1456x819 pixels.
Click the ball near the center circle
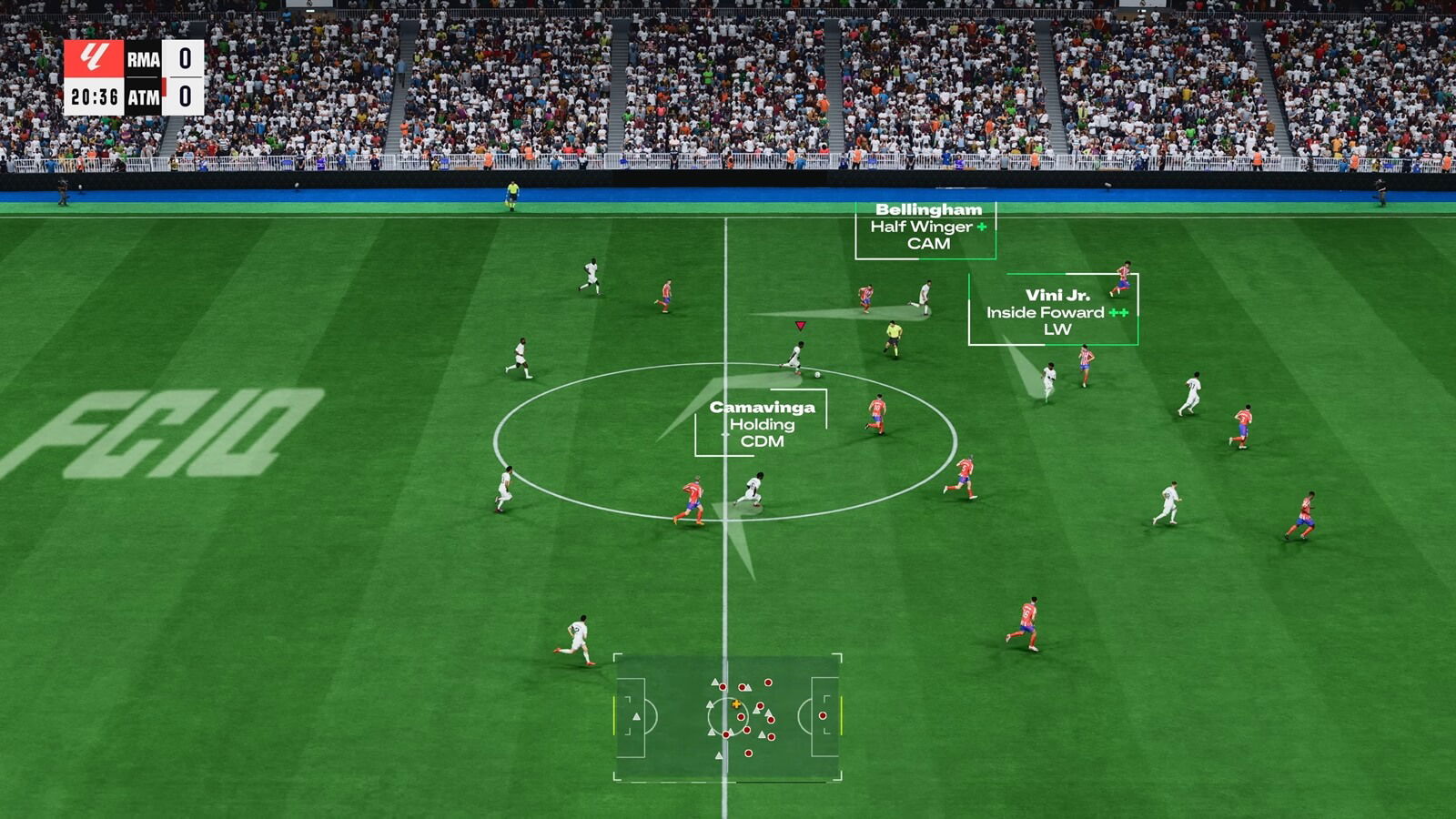coord(816,375)
